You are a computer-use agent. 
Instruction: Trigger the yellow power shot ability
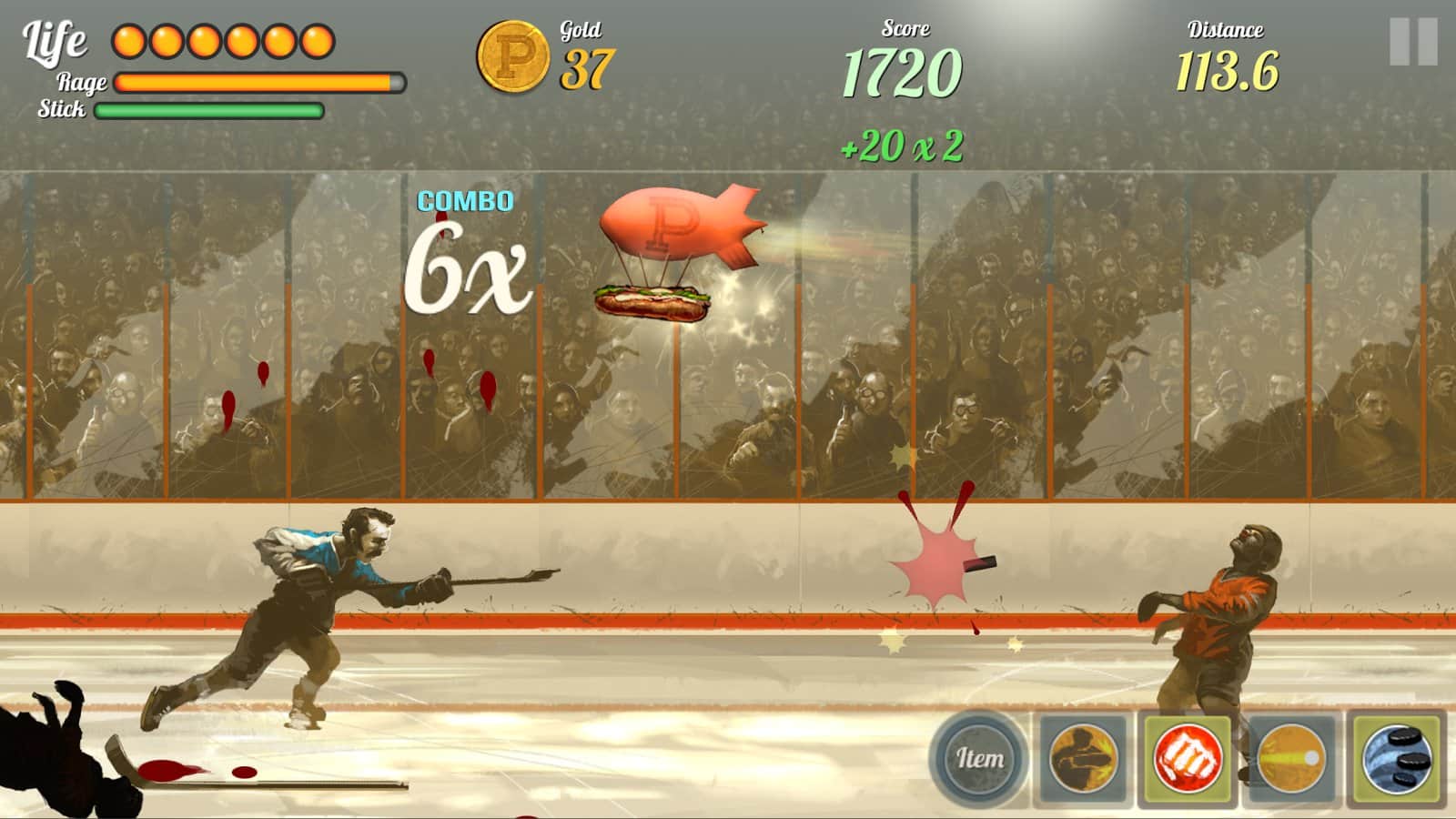point(1291,758)
